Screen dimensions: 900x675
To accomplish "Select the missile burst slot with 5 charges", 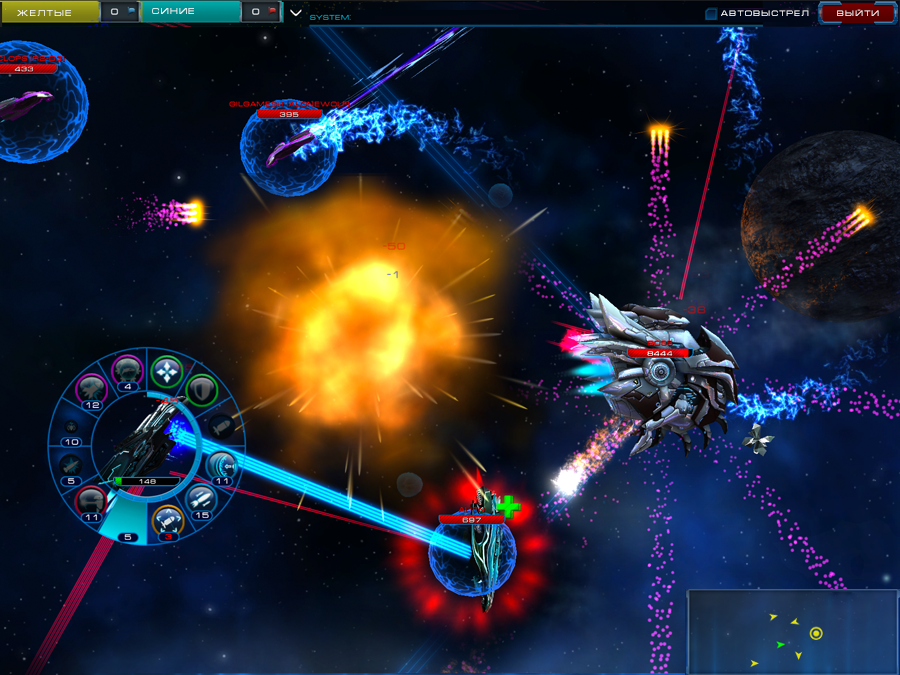I will click(71, 465).
